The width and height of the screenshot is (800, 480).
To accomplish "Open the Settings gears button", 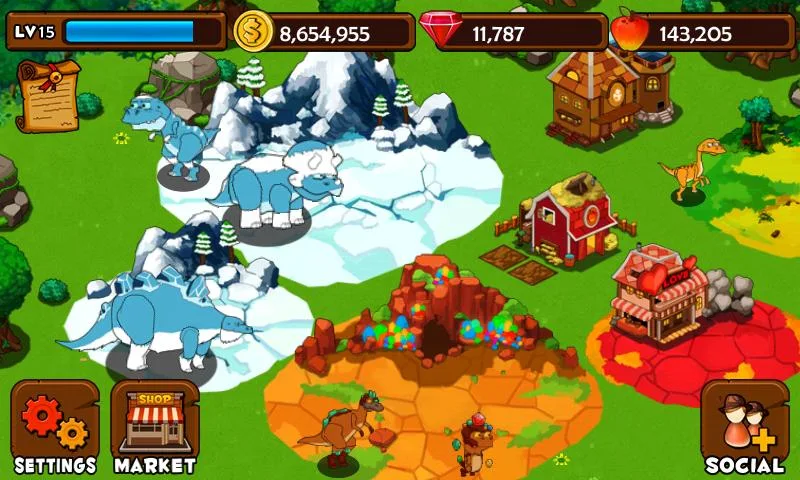I will (x=55, y=427).
